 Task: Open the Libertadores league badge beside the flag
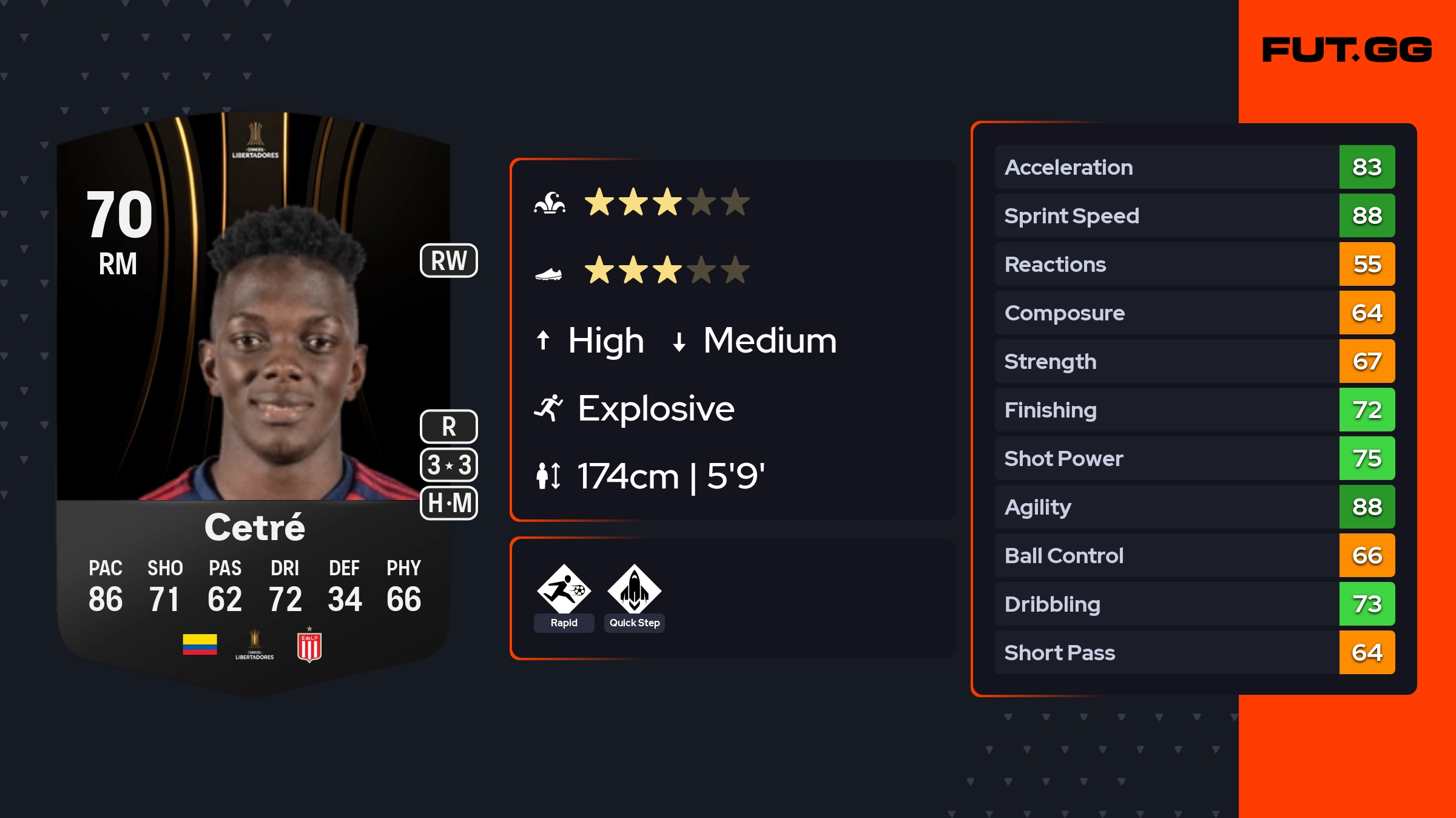coord(255,645)
